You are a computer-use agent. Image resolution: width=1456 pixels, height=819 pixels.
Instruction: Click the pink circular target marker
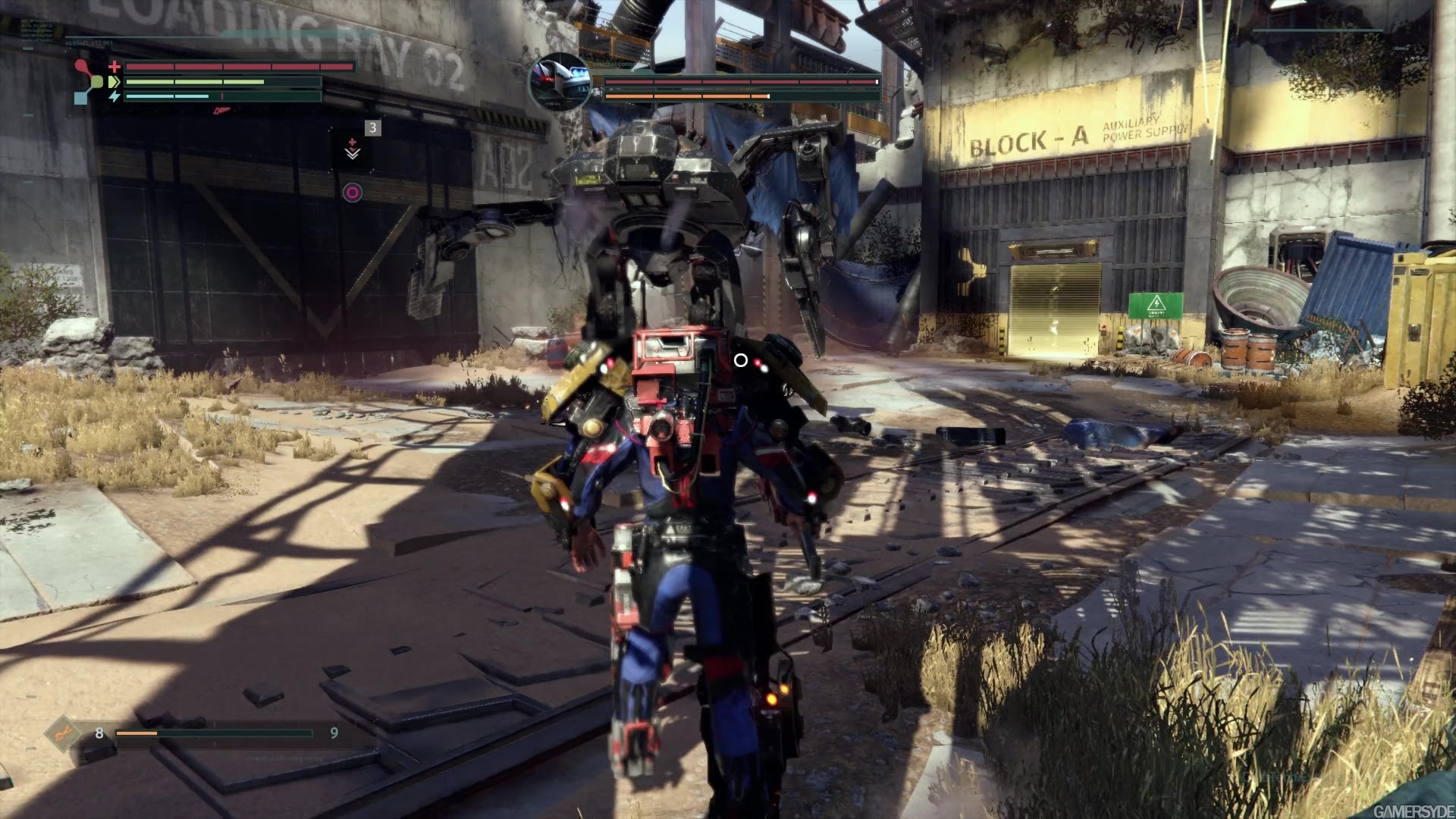click(x=353, y=193)
